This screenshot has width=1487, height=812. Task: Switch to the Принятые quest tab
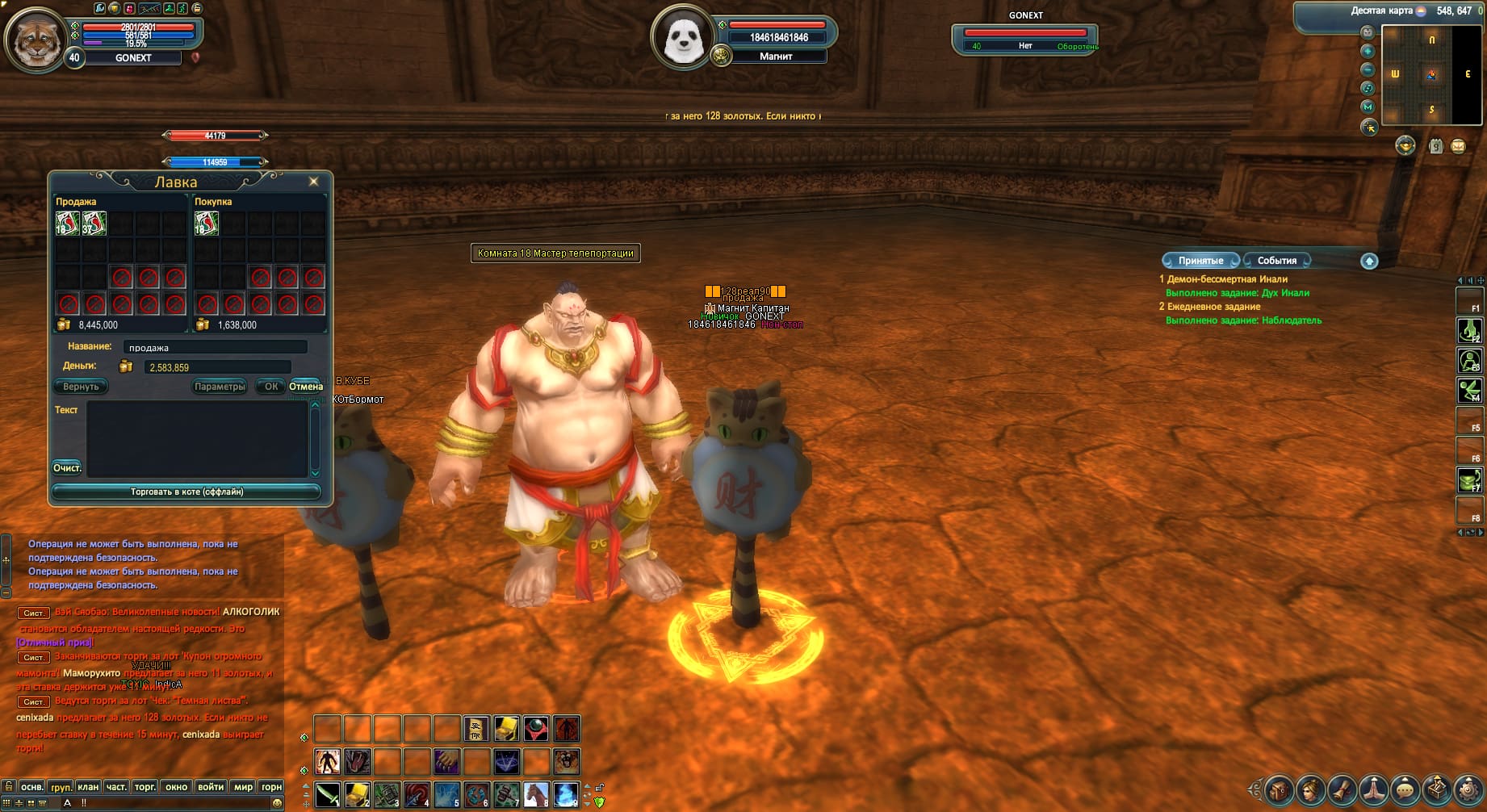(x=1200, y=261)
